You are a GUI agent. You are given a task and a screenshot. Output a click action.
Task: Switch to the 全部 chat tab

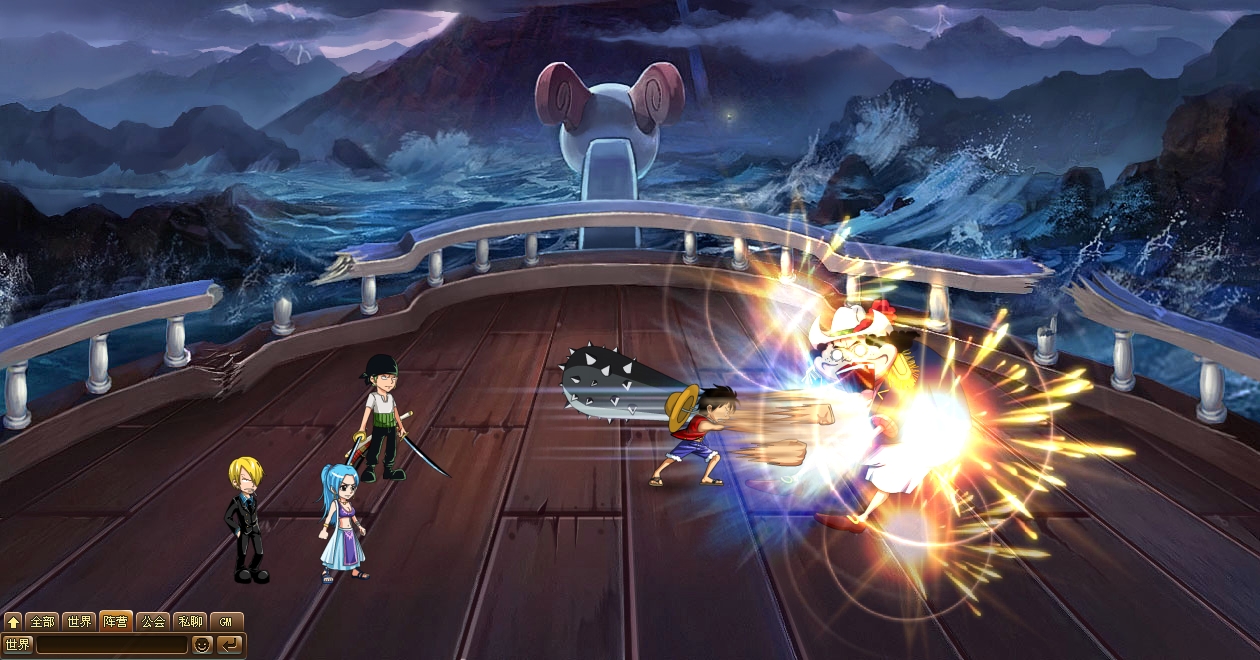[42, 622]
